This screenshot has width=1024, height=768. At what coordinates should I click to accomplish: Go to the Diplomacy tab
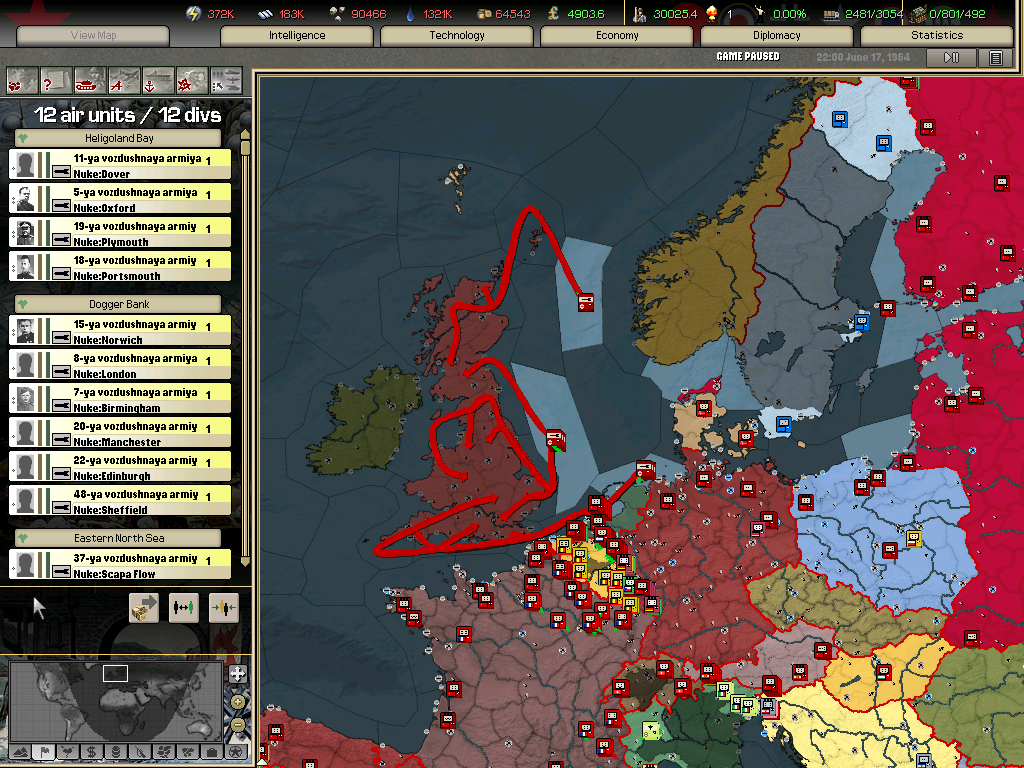click(777, 35)
